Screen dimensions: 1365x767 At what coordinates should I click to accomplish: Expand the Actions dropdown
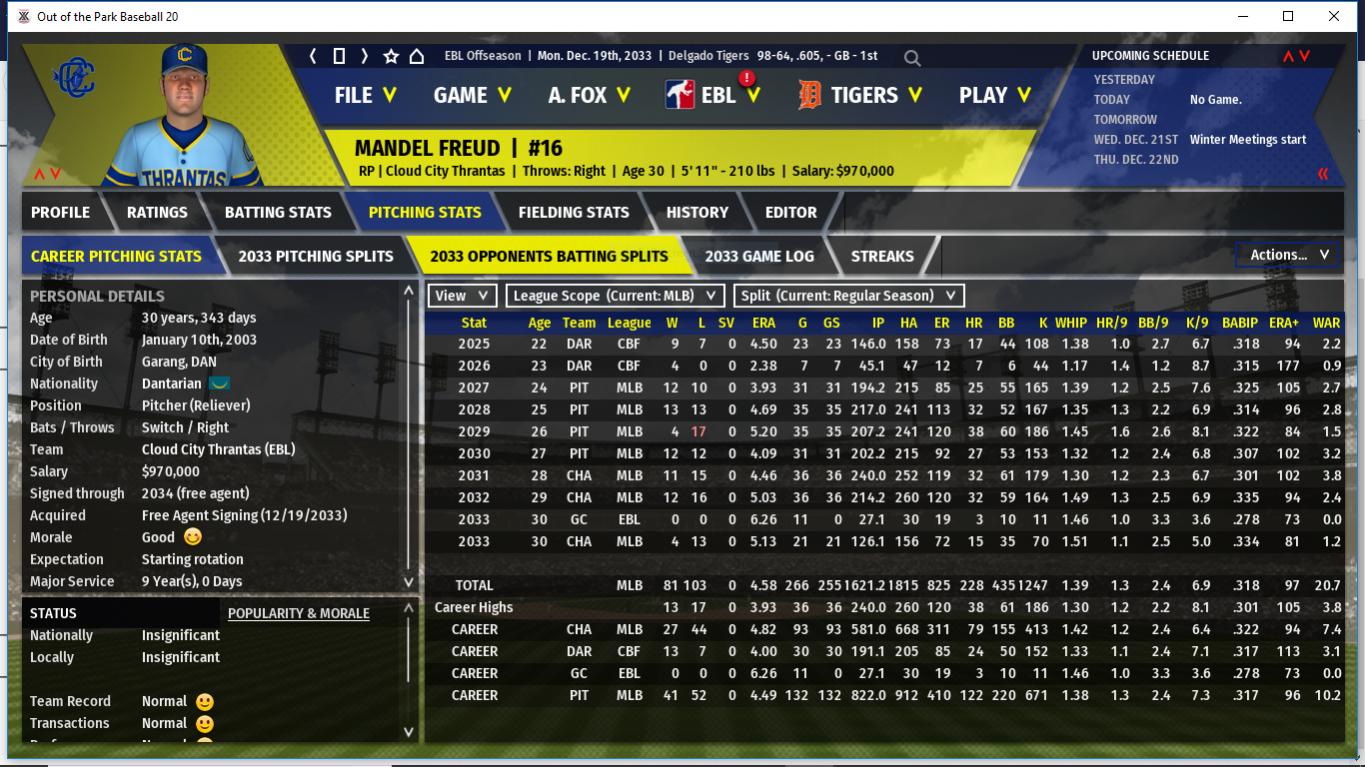pyautogui.click(x=1289, y=255)
